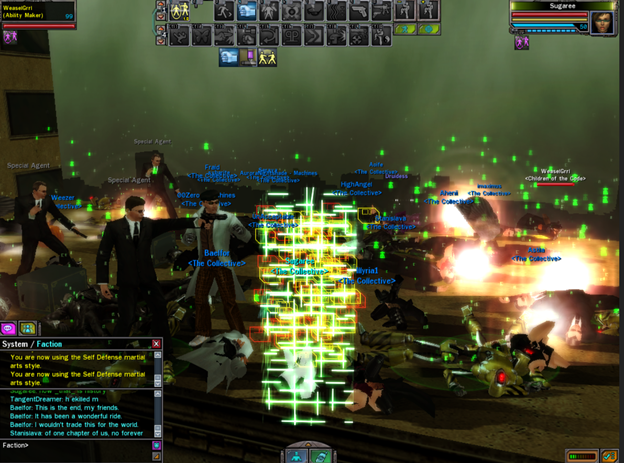Viewport: 624px width, 463px height.
Task: Select the purple icon below the hotbar
Action: pyautogui.click(x=248, y=58)
